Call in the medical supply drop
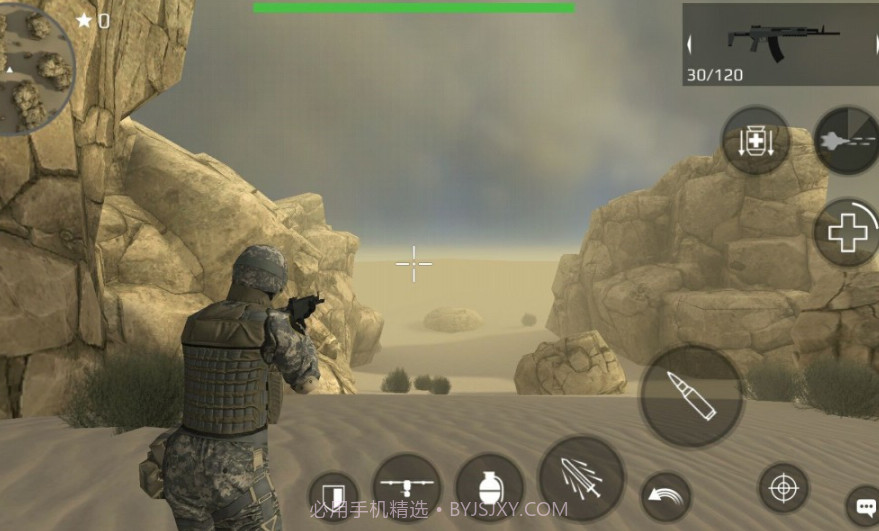 coord(756,141)
